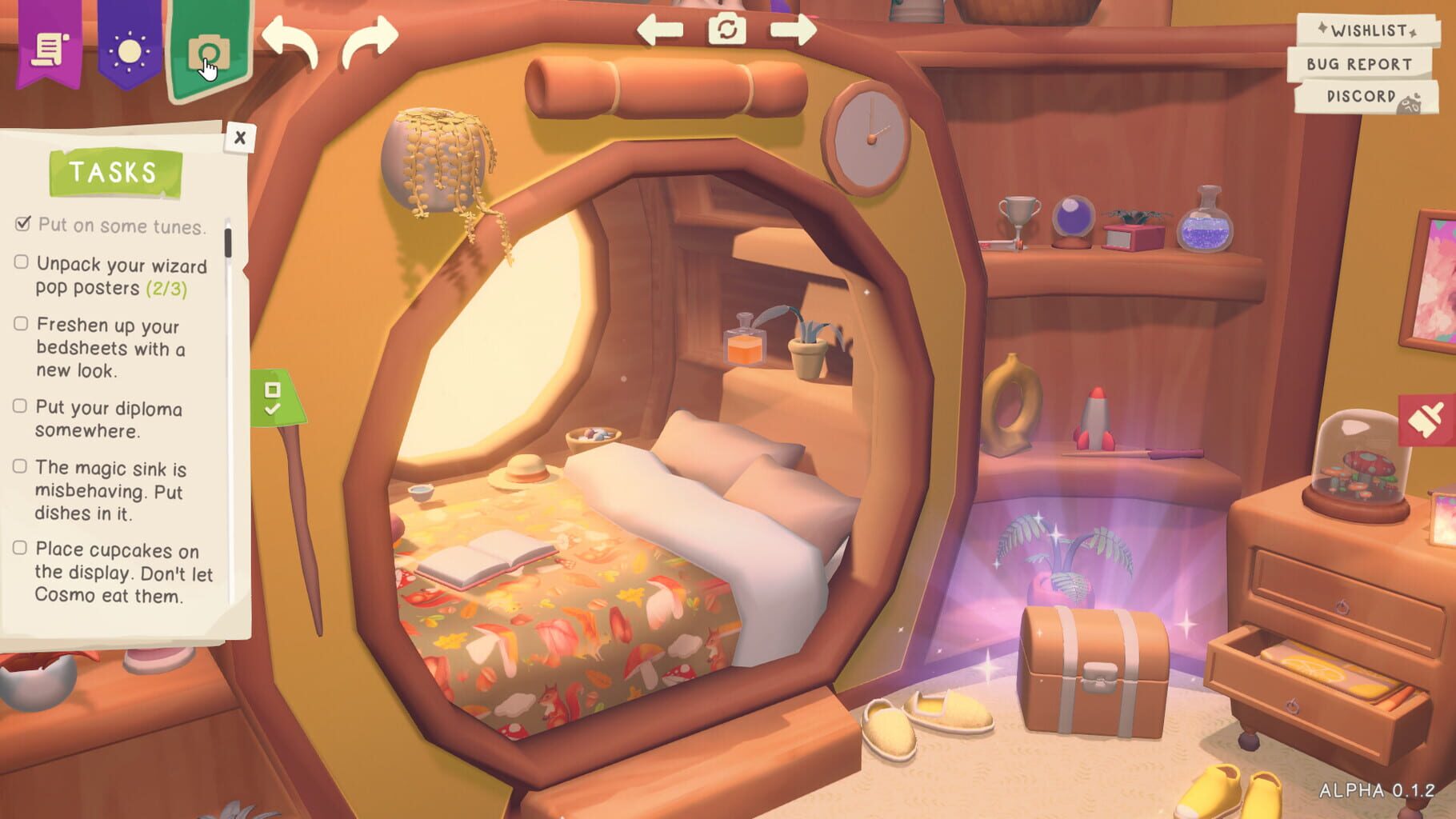The height and width of the screenshot is (819, 1456).
Task: Open the Discord link
Action: tap(1360, 98)
